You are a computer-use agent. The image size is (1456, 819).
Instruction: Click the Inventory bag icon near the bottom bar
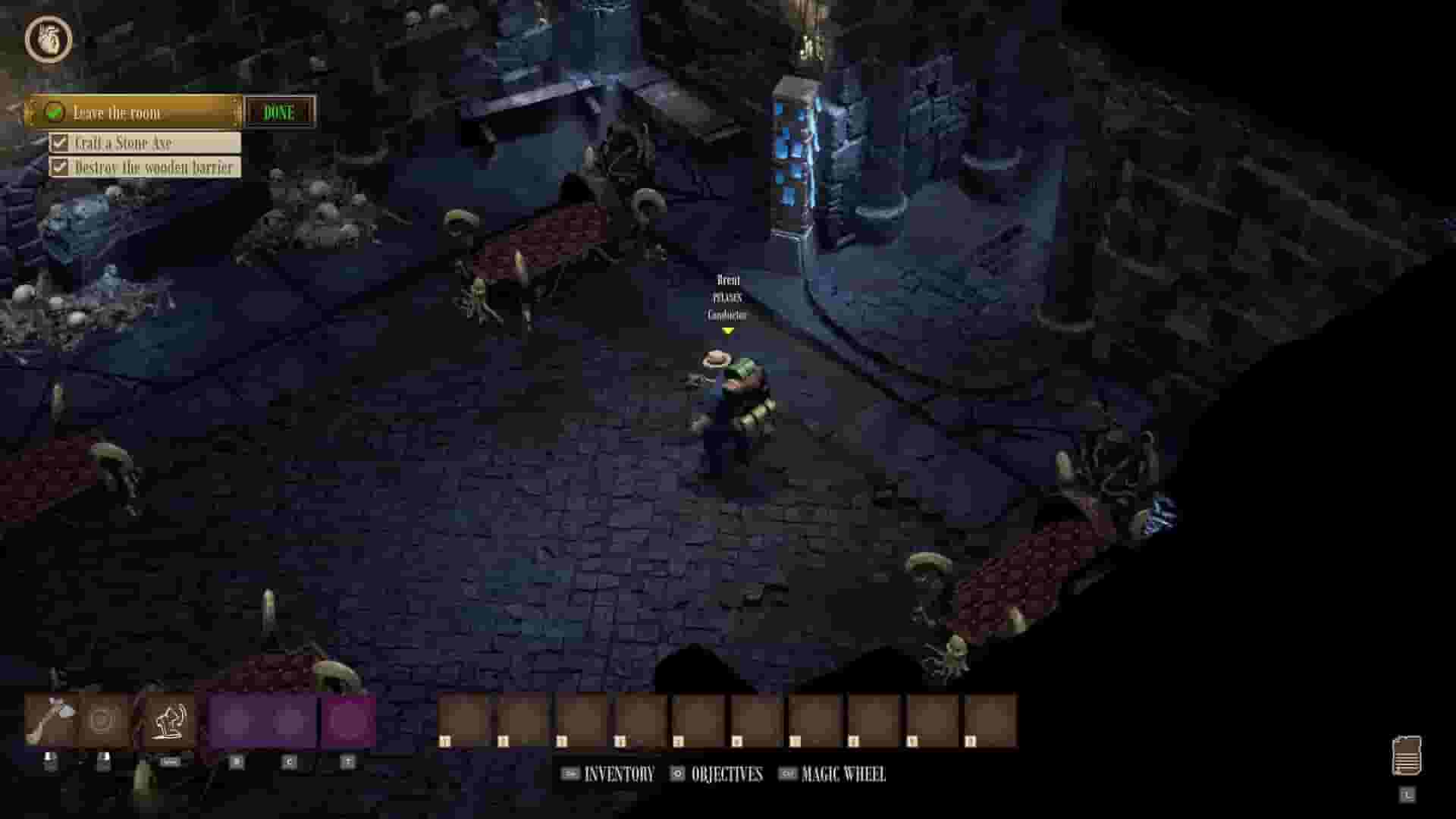pyautogui.click(x=570, y=776)
